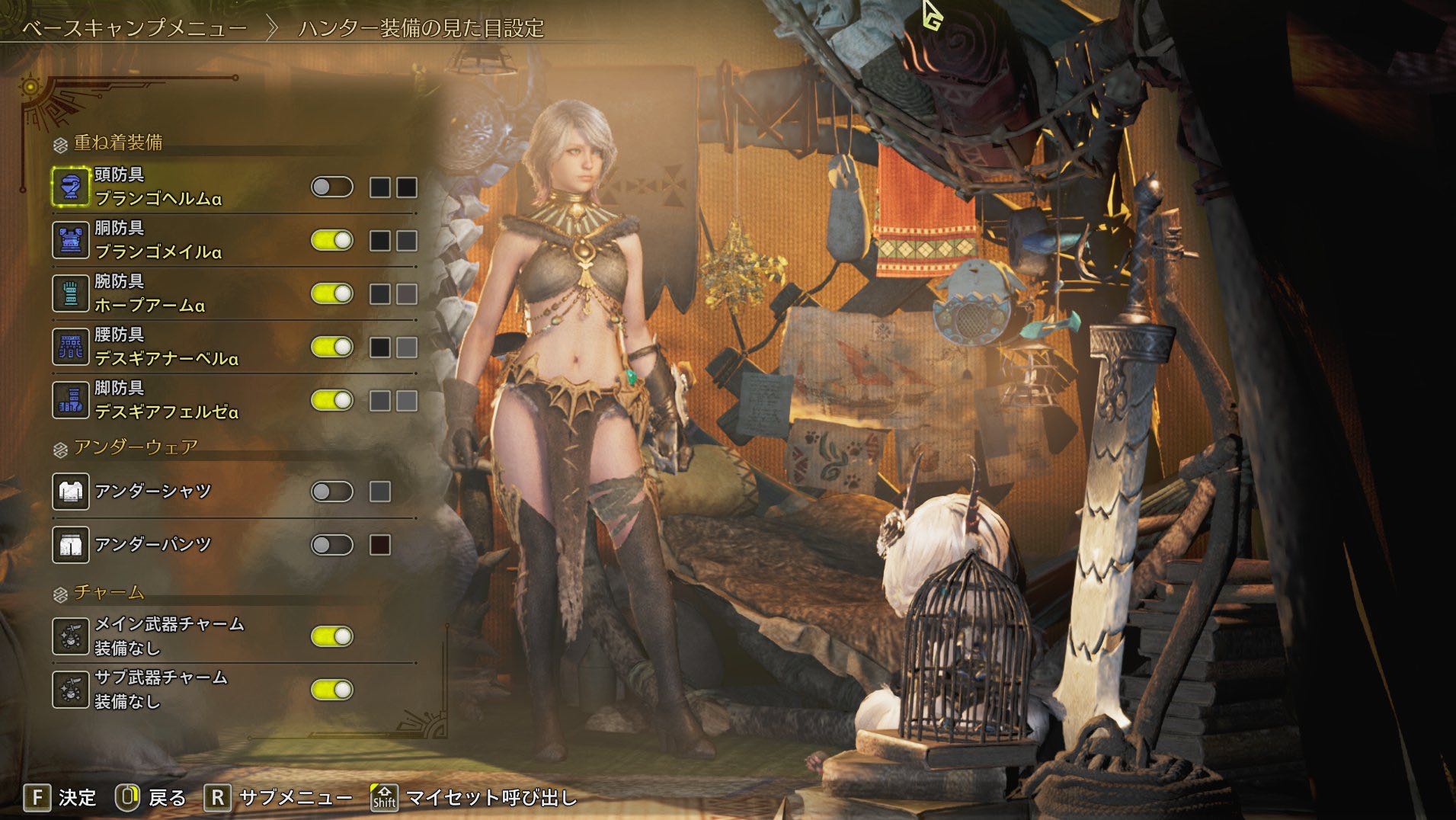The height and width of the screenshot is (820, 1456).
Task: Toggle the chest armor visibility switch
Action: click(332, 240)
